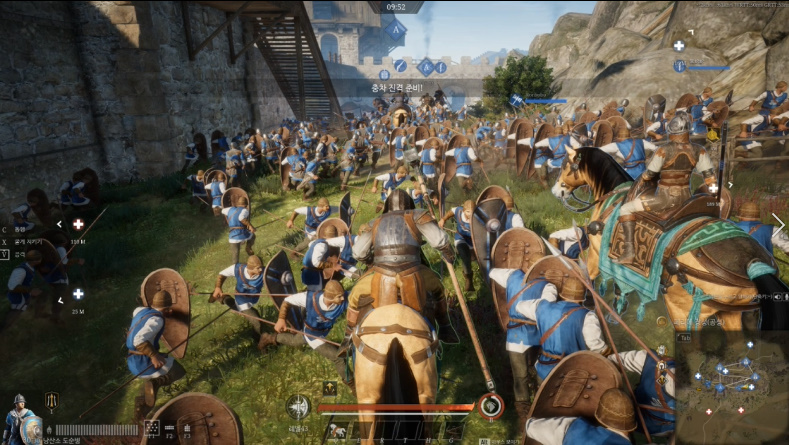Click the red cross marker on the minimap
789x445 pixels.
(709, 411)
